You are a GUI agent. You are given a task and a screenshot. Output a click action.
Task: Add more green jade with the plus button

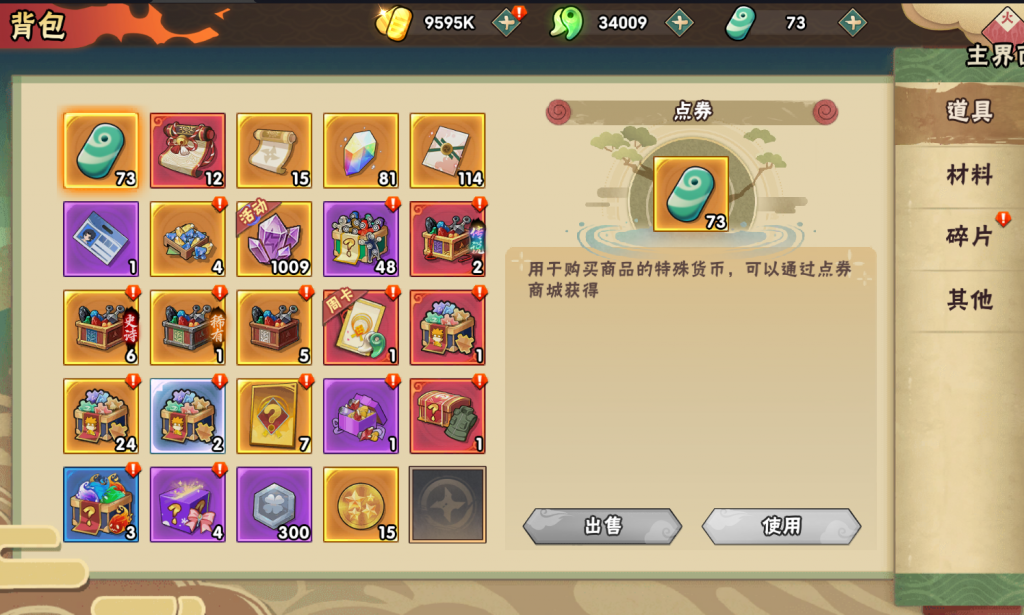click(679, 22)
